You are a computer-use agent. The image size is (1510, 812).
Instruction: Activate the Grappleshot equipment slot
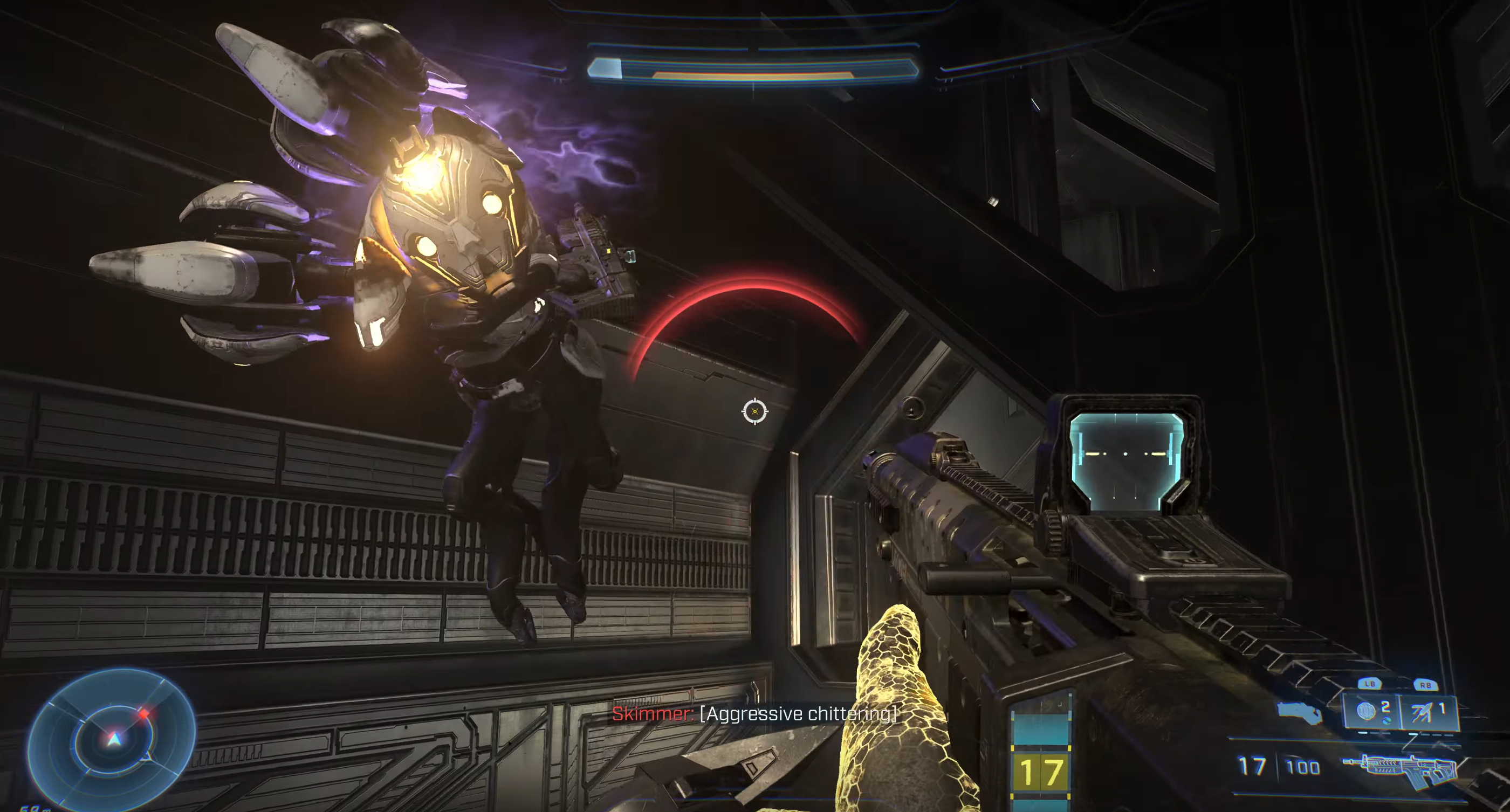(x=1427, y=711)
